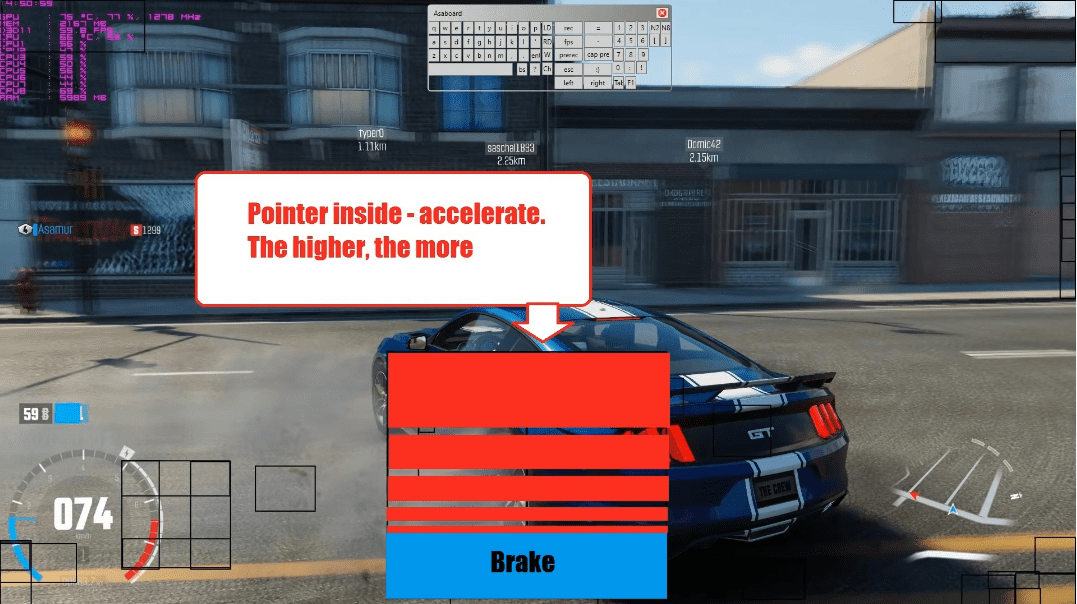The width and height of the screenshot is (1077, 604).
Task: Open the road minimap
Action: pos(955,485)
